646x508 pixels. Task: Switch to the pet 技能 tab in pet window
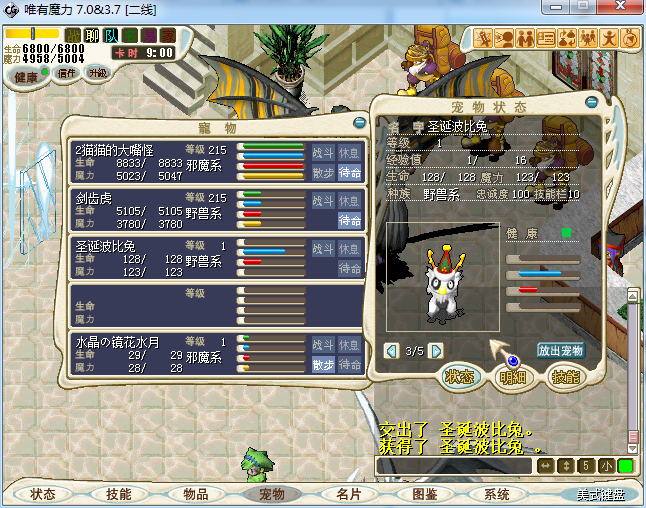pyautogui.click(x=565, y=377)
